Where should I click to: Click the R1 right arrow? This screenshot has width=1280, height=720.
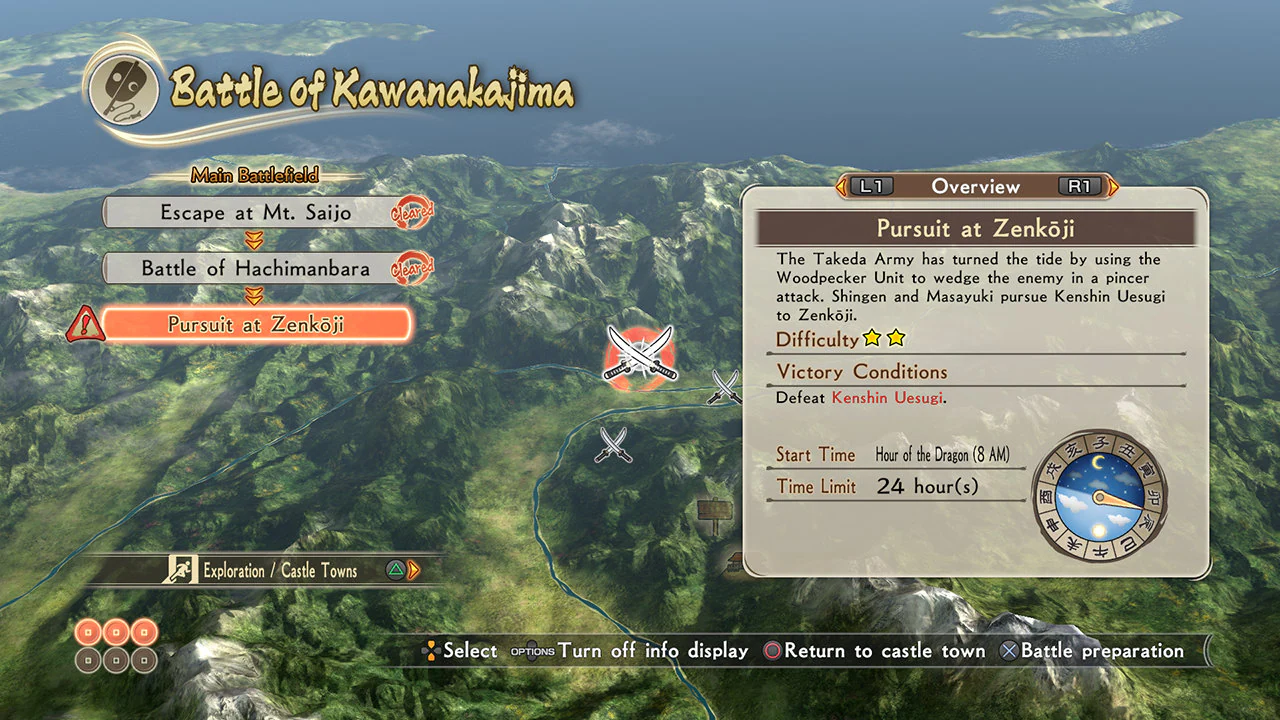click(x=1112, y=187)
